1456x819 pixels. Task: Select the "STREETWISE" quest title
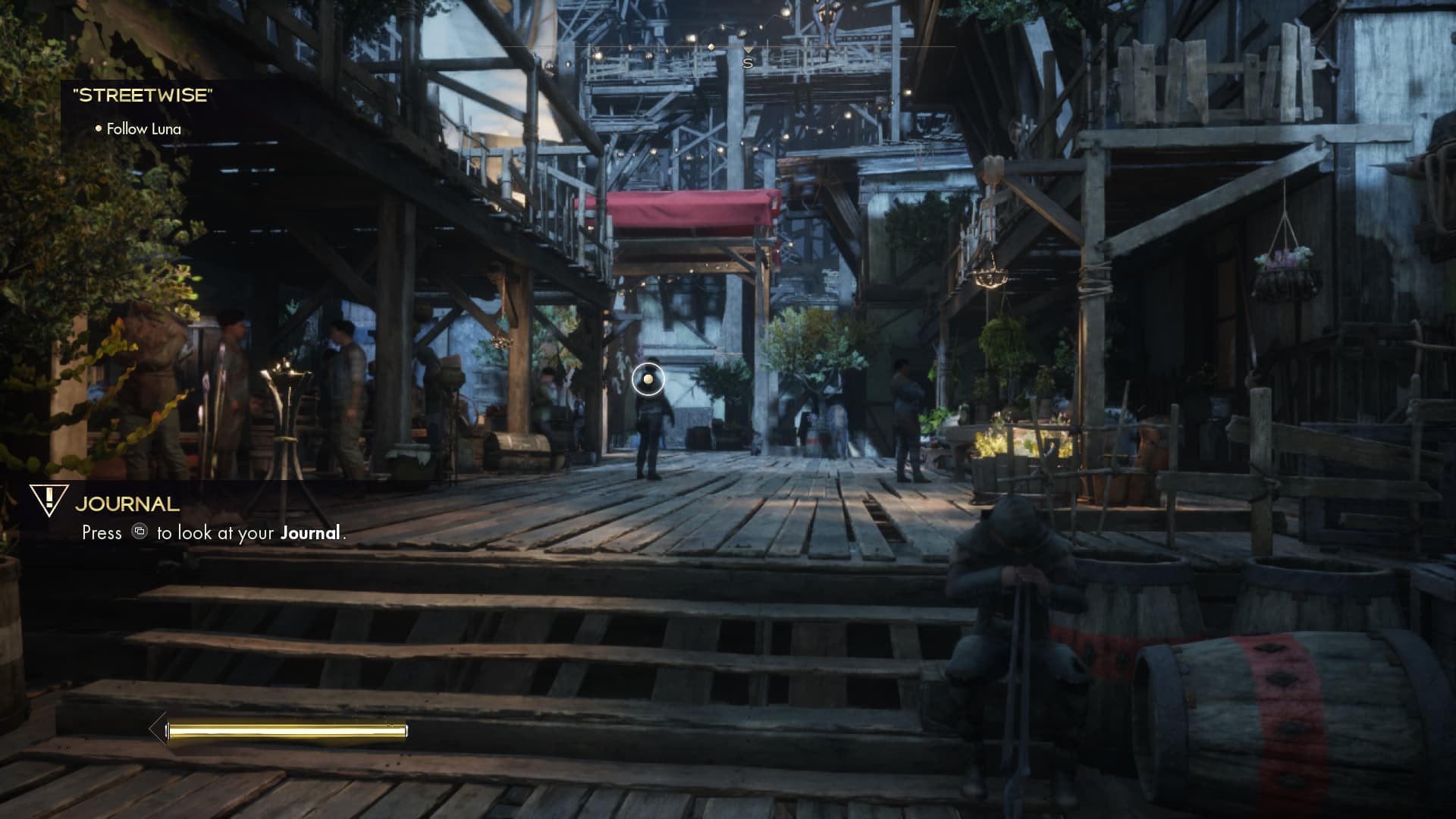click(x=143, y=96)
